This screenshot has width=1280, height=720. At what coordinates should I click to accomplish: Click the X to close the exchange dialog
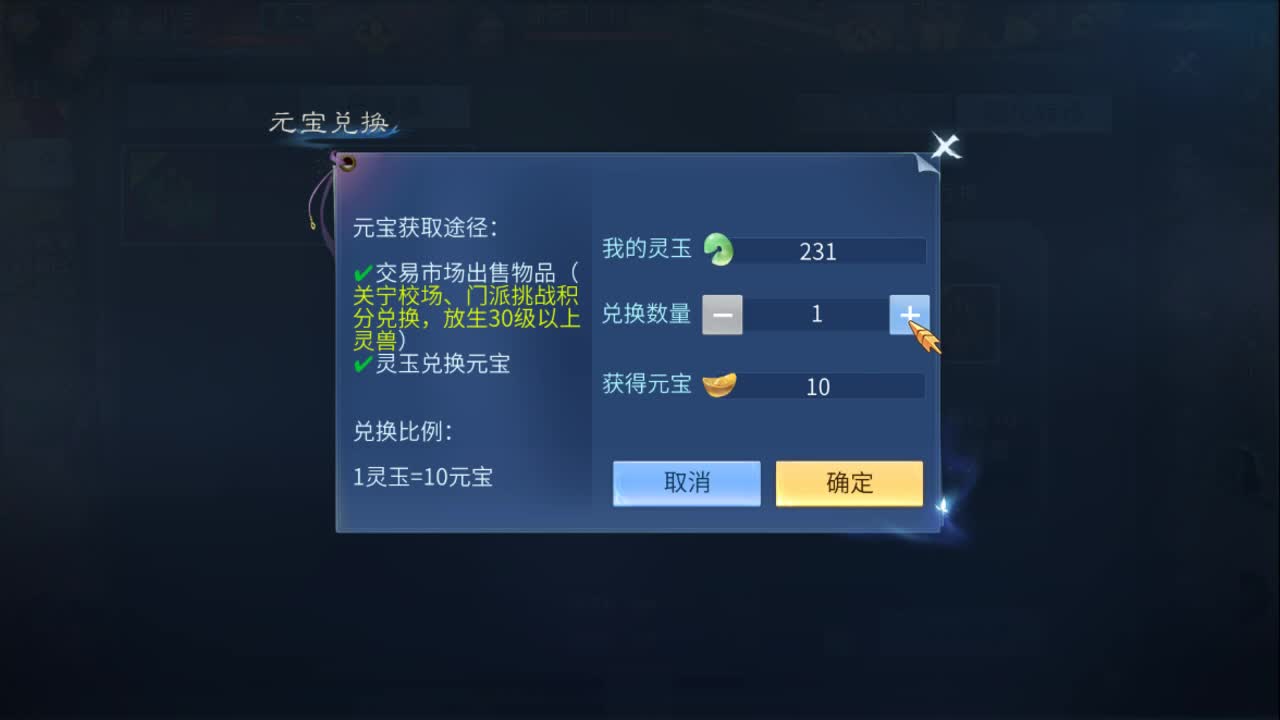pyautogui.click(x=945, y=147)
